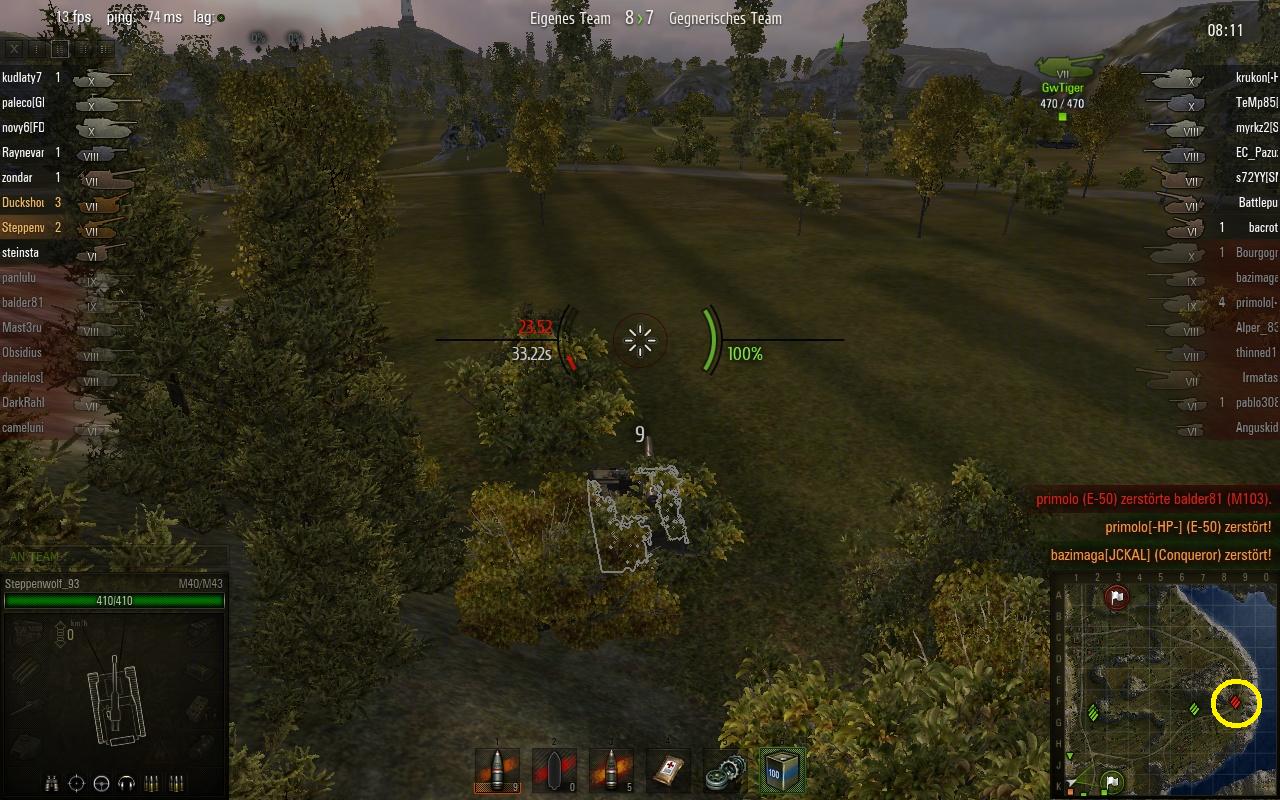Viewport: 1280px width, 800px height.
Task: Click the 'AN TEAM' chat channel label
Action: click(36, 557)
